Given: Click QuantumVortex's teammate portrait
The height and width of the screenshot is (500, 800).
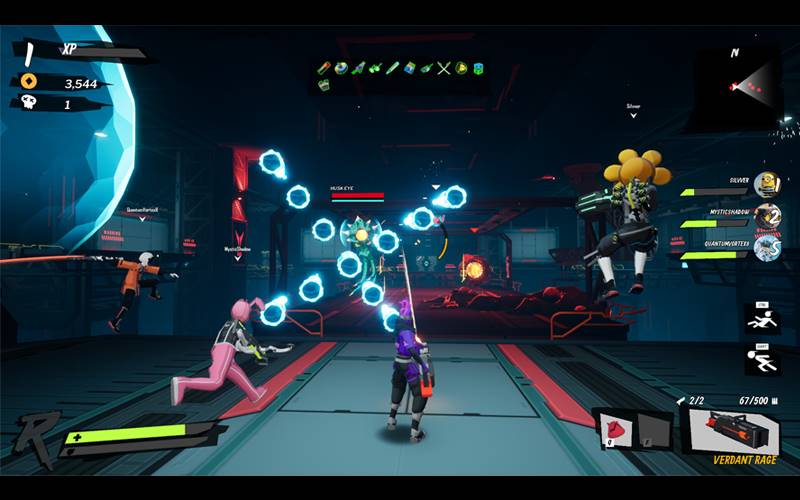Looking at the screenshot, I should pyautogui.click(x=766, y=248).
